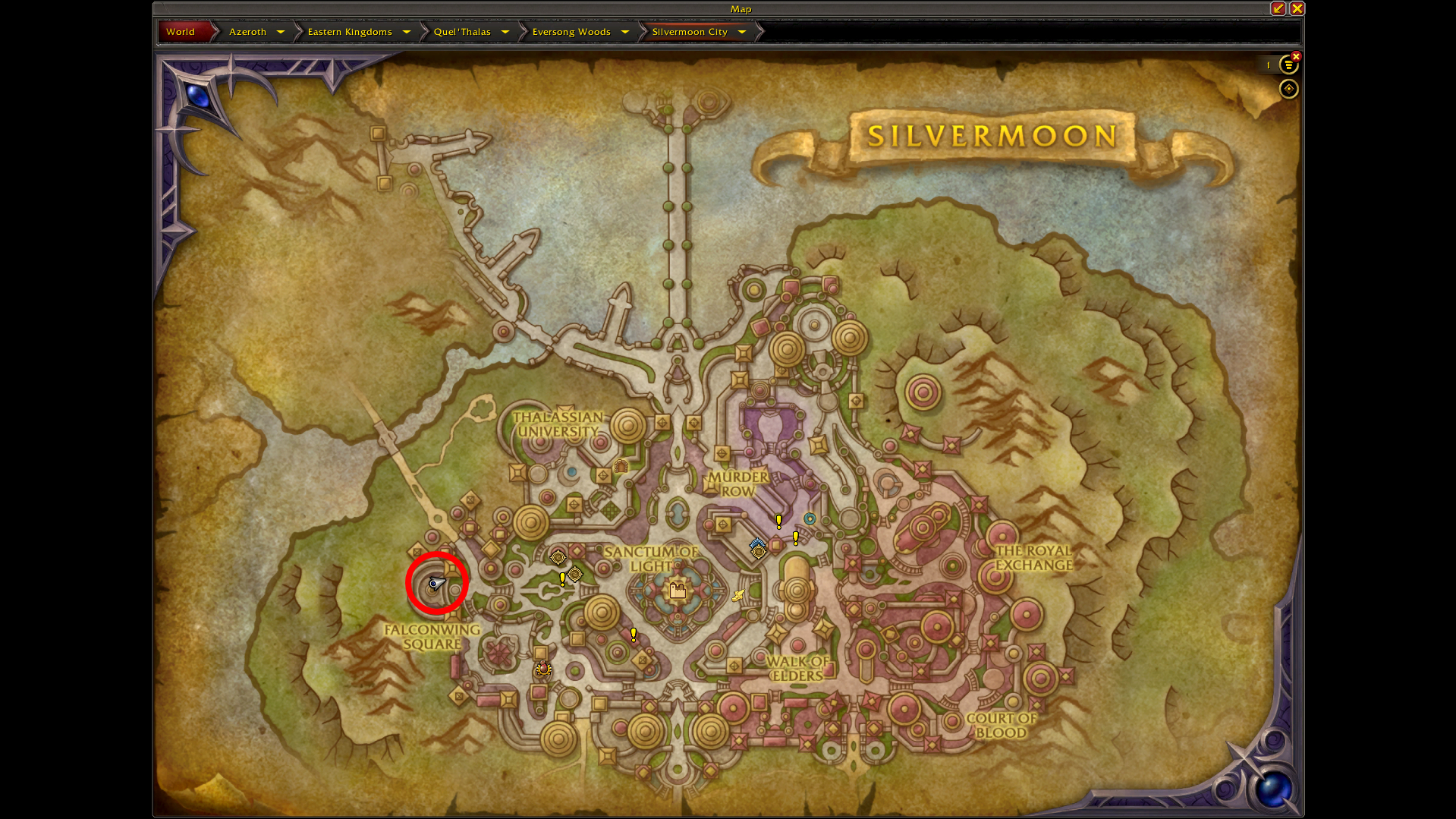The width and height of the screenshot is (1456, 819).
Task: Click the upper golden swirl icon near Sanctum of Light
Action: (x=558, y=557)
